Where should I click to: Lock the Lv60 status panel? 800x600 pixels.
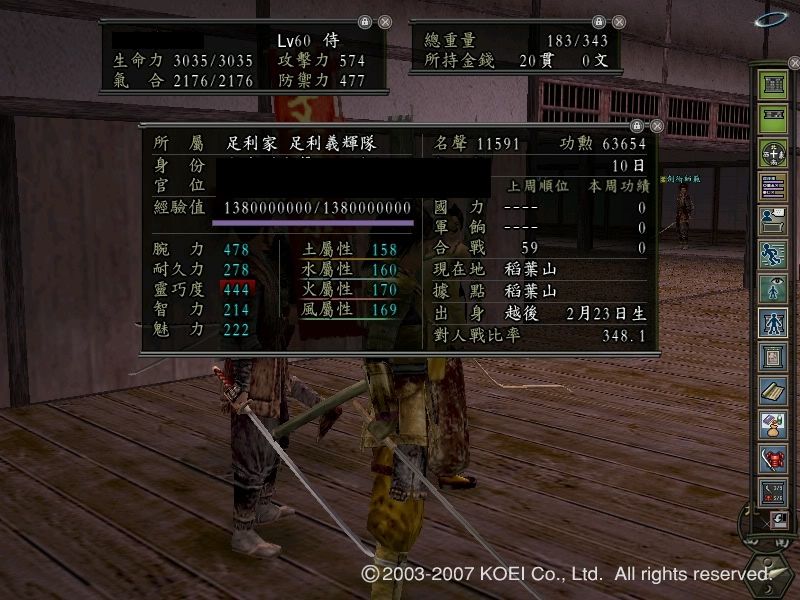point(365,22)
